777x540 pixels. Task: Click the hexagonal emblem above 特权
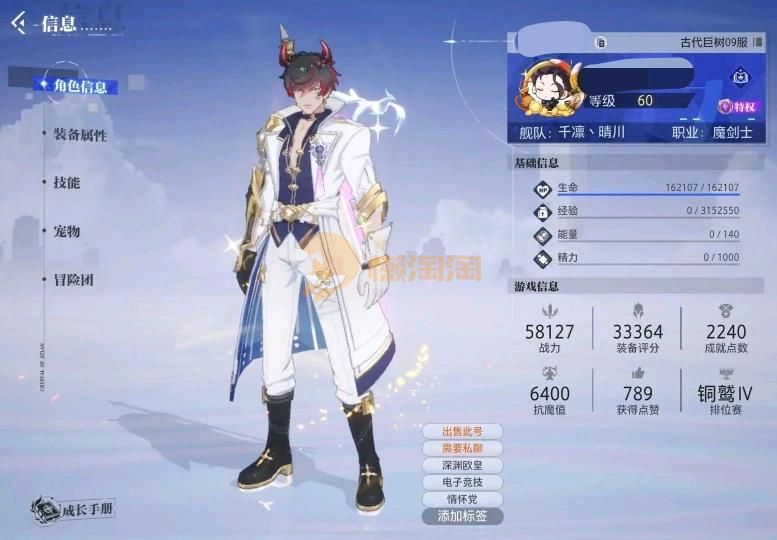[x=740, y=76]
